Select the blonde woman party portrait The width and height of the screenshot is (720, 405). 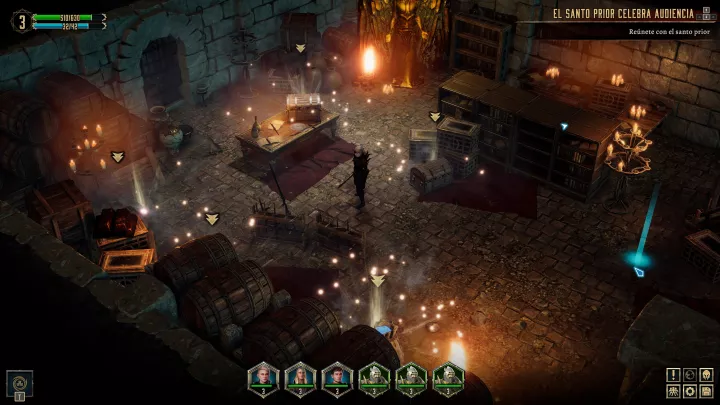300,377
